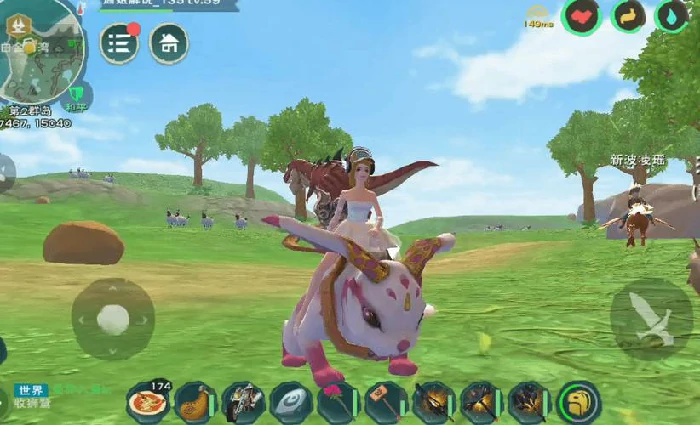Open the yellow bird head mount slot
This screenshot has width=700, height=425.
(x=579, y=402)
